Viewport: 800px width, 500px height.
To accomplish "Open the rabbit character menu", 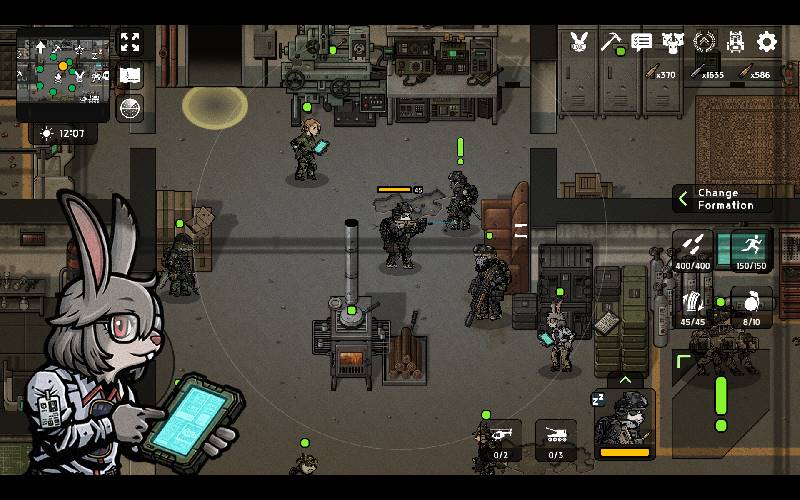I will (579, 42).
